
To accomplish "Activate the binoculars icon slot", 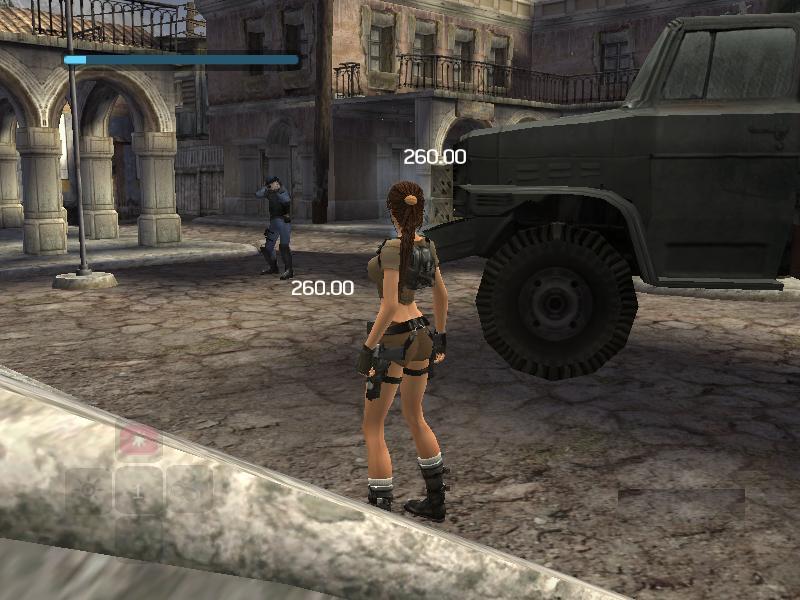I will [x=189, y=490].
